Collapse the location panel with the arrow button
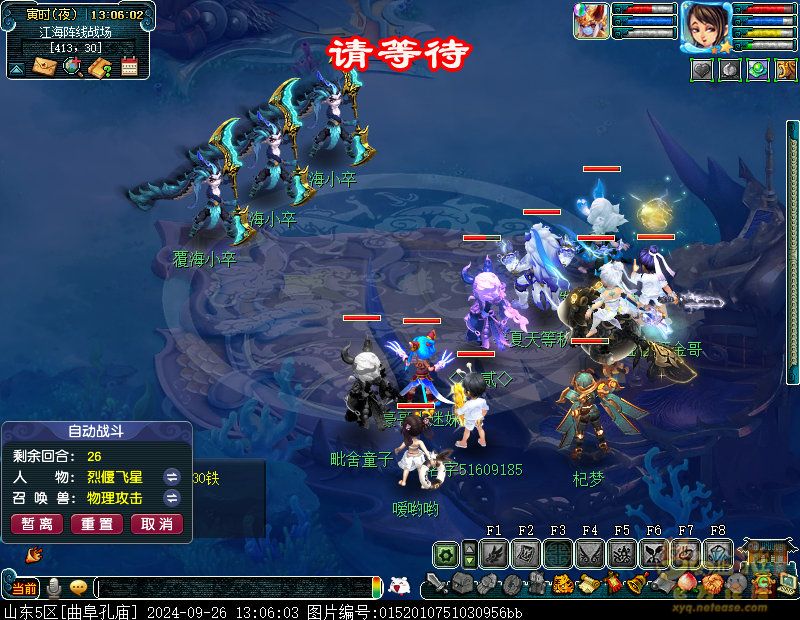 17,68
